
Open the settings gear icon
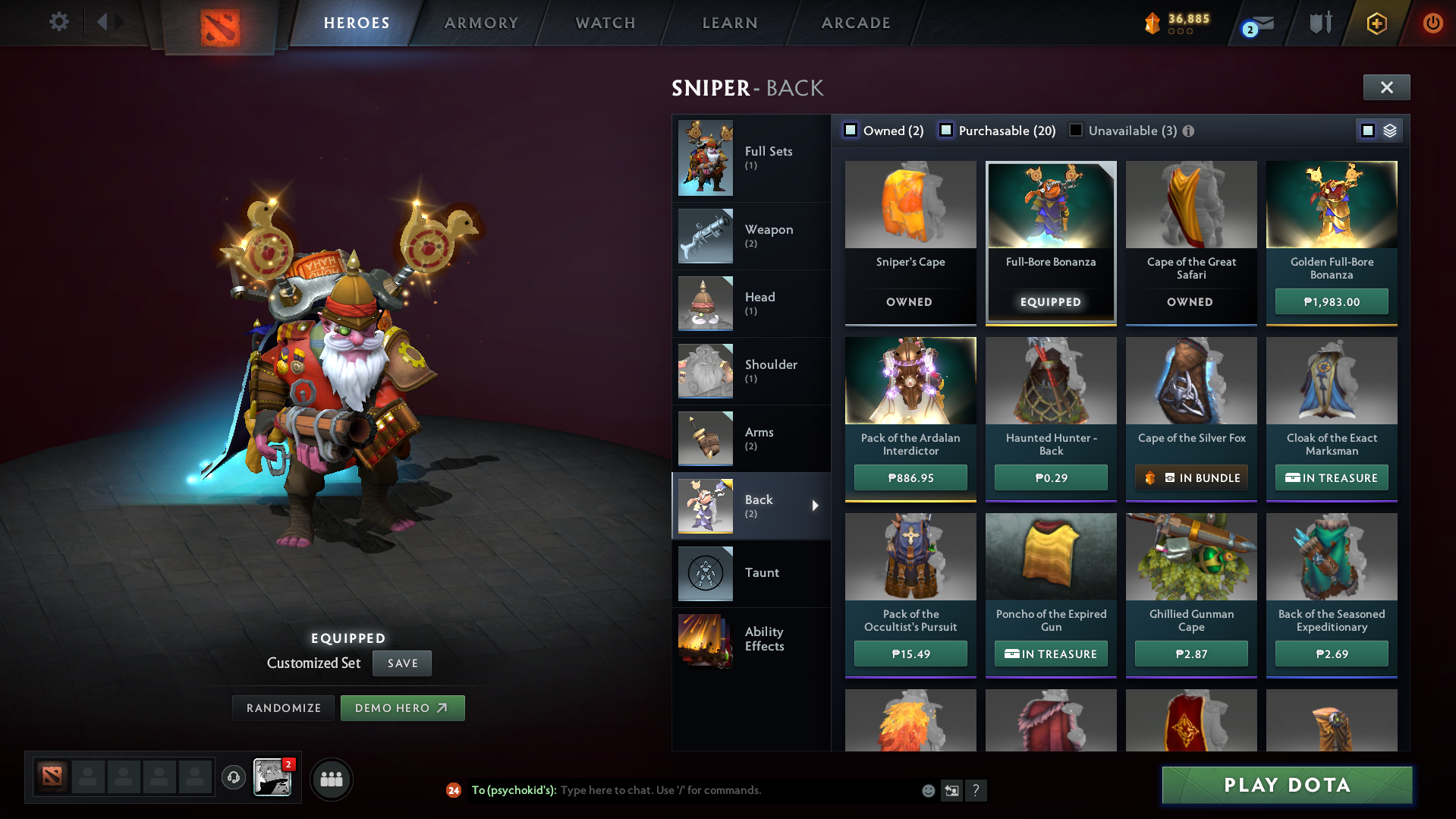point(58,22)
